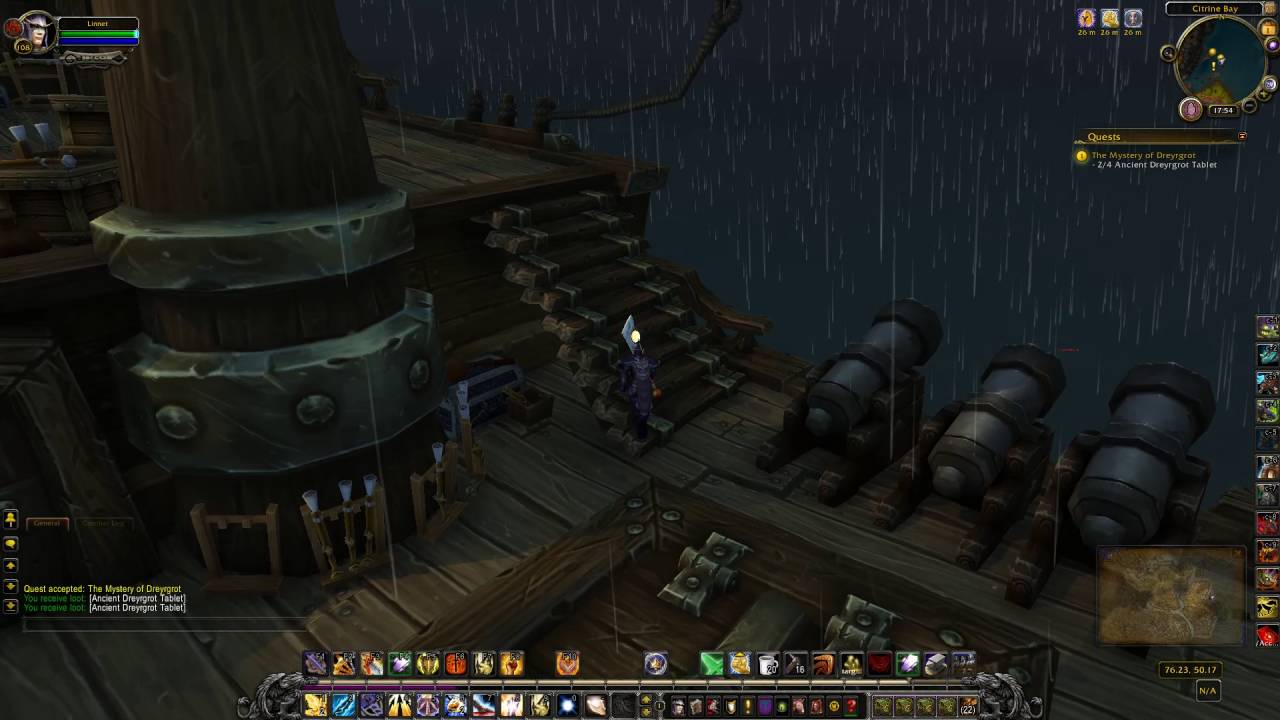Use the coffee mug item with 20 charges

click(768, 663)
